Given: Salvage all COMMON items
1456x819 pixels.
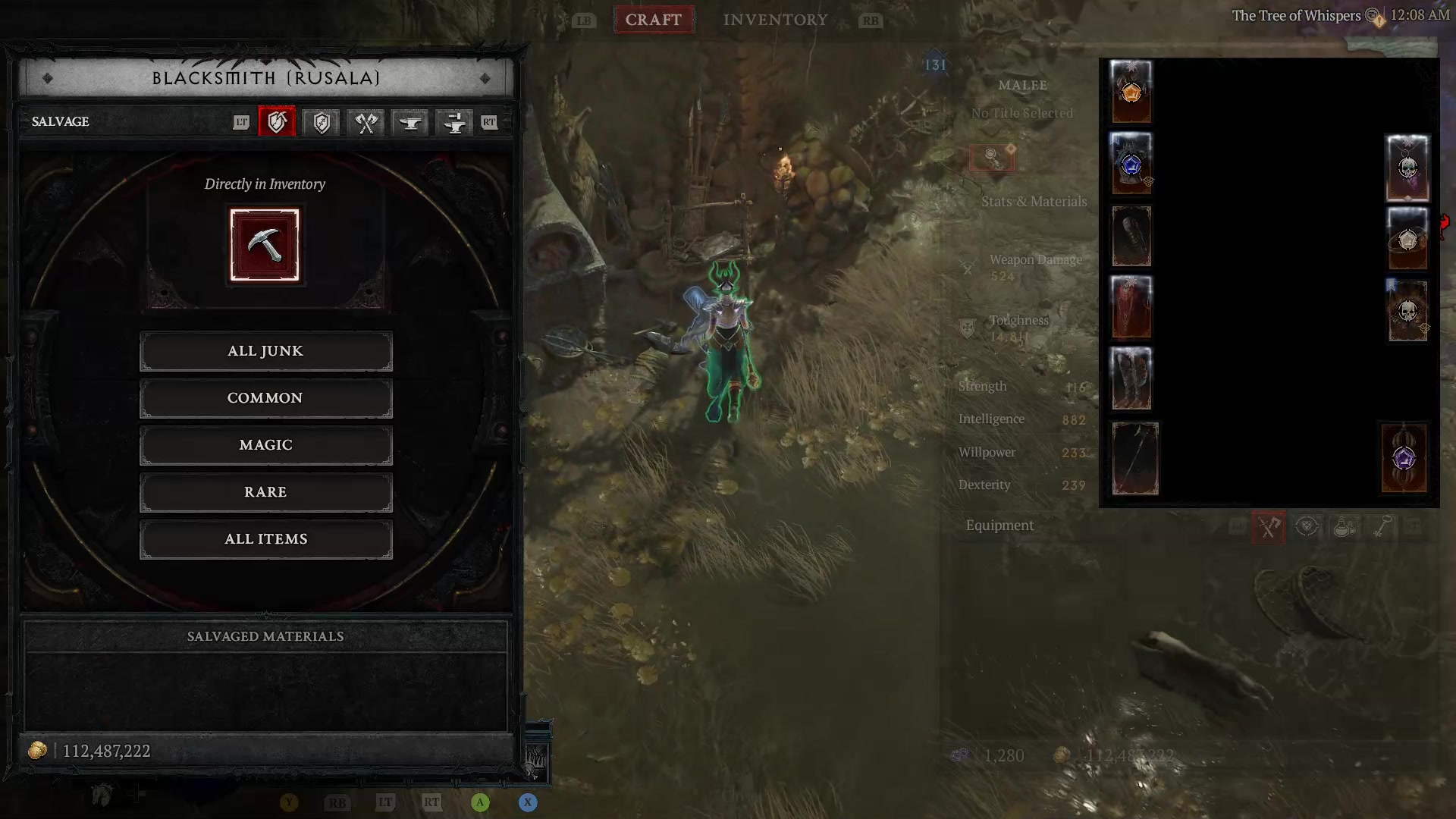Looking at the screenshot, I should (265, 397).
